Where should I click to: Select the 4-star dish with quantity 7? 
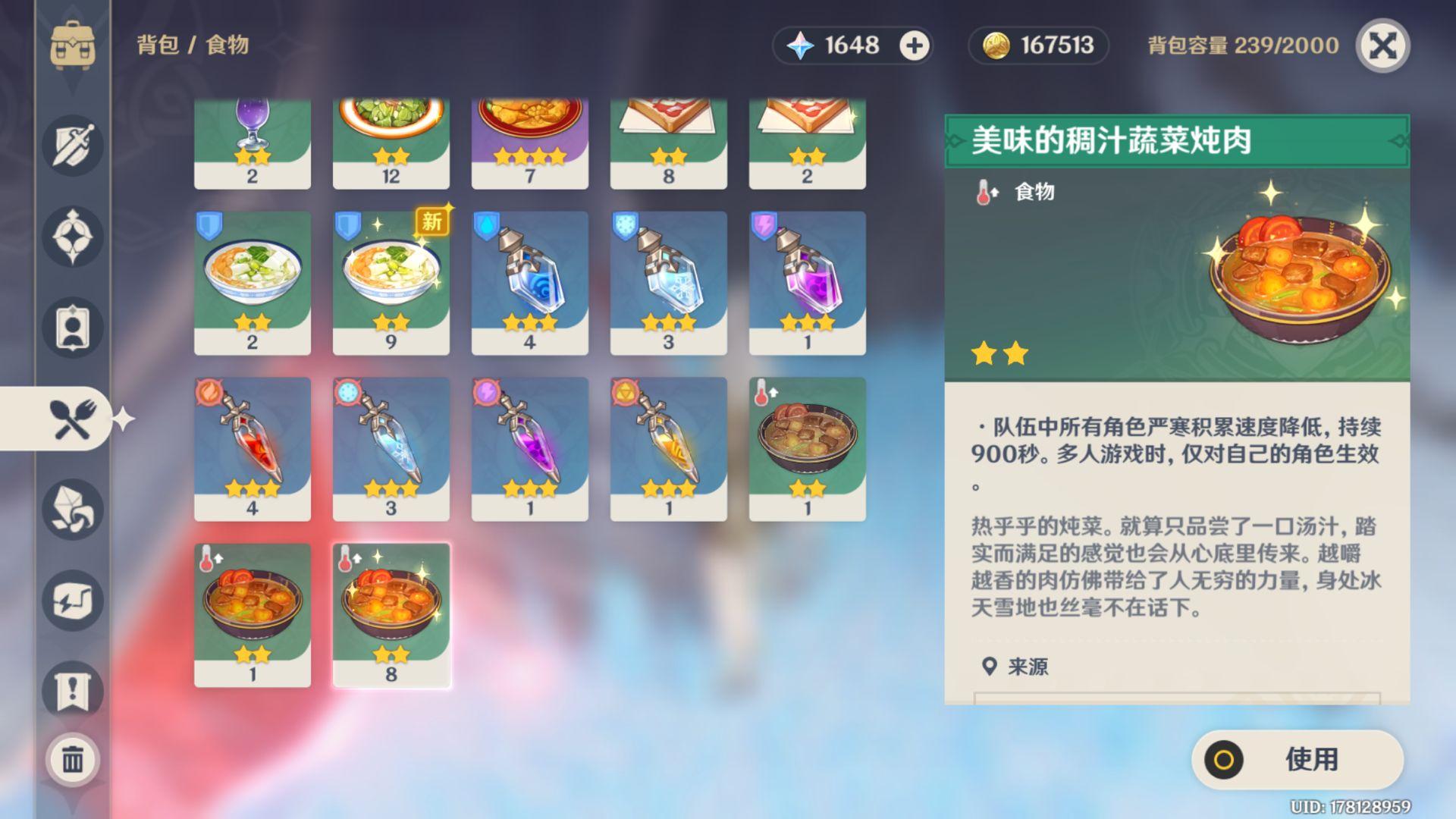coord(529,136)
